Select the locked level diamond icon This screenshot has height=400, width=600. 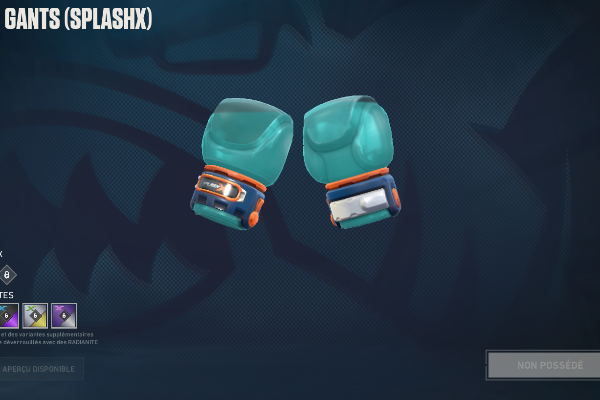click(7, 274)
